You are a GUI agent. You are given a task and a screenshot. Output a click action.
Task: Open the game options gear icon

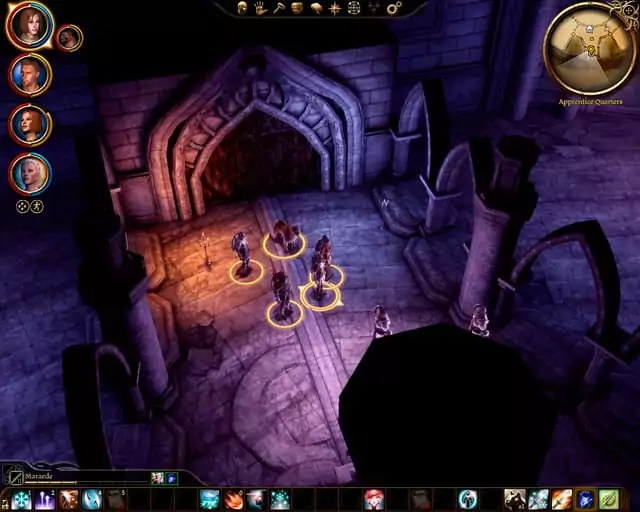(393, 8)
